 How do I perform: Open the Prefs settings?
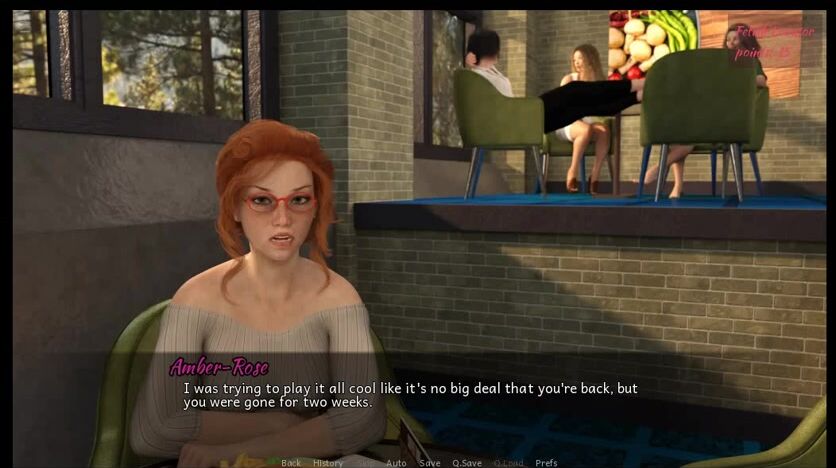tap(546, 463)
